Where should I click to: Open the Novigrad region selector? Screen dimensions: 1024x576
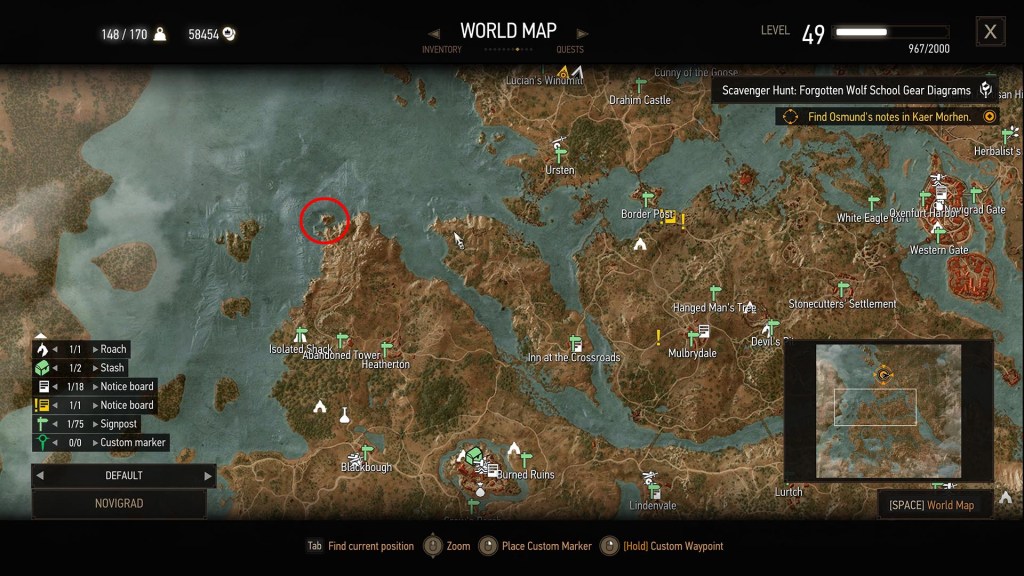pyautogui.click(x=119, y=503)
